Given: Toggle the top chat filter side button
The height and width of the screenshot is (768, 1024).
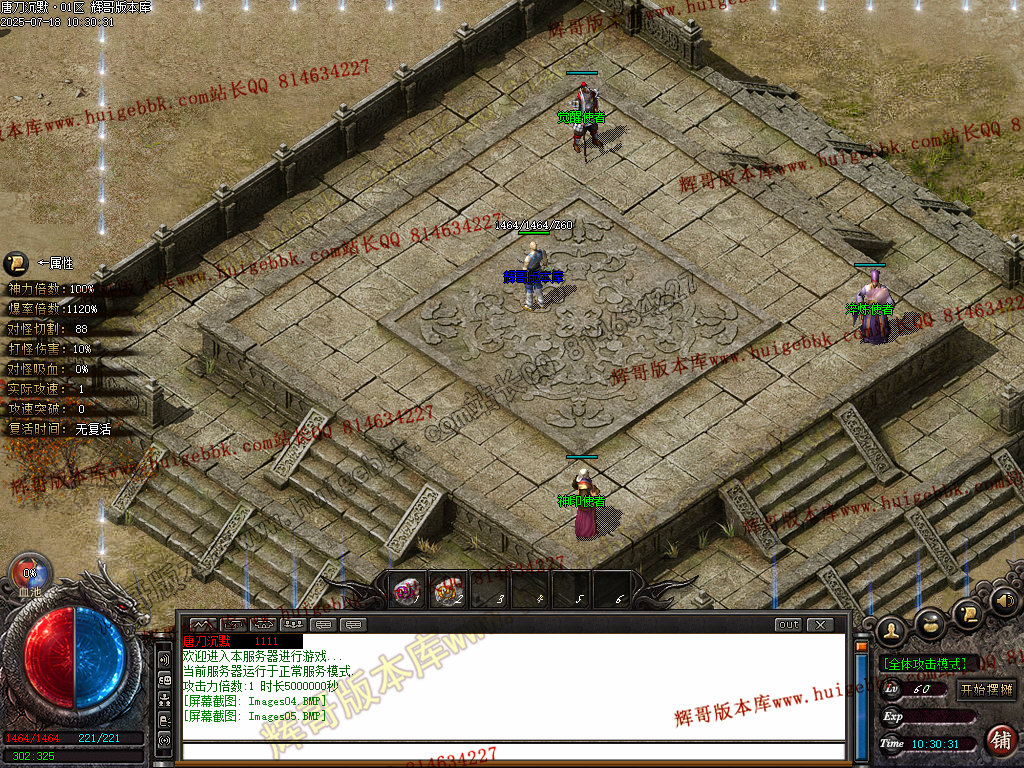Looking at the screenshot, I should tap(164, 660).
